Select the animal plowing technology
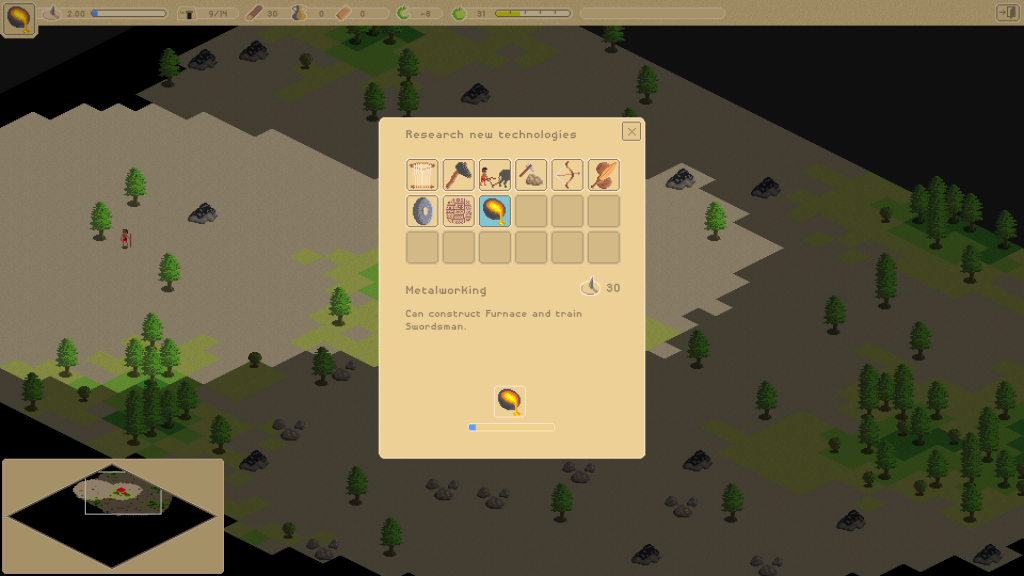This screenshot has width=1024, height=576. click(495, 175)
